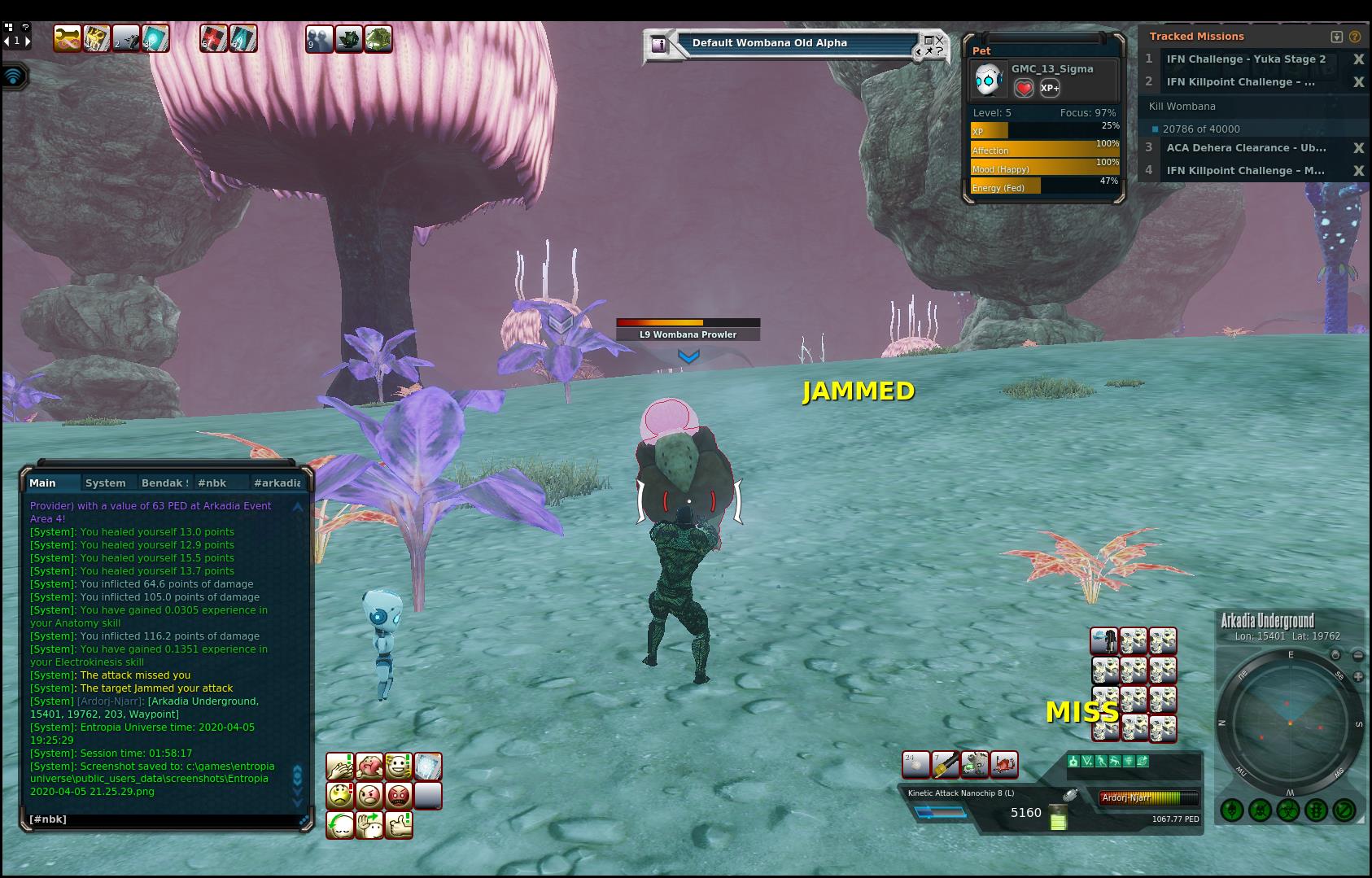Zoom out the radar with minus button
Image resolution: width=1372 pixels, height=878 pixels.
1358,655
